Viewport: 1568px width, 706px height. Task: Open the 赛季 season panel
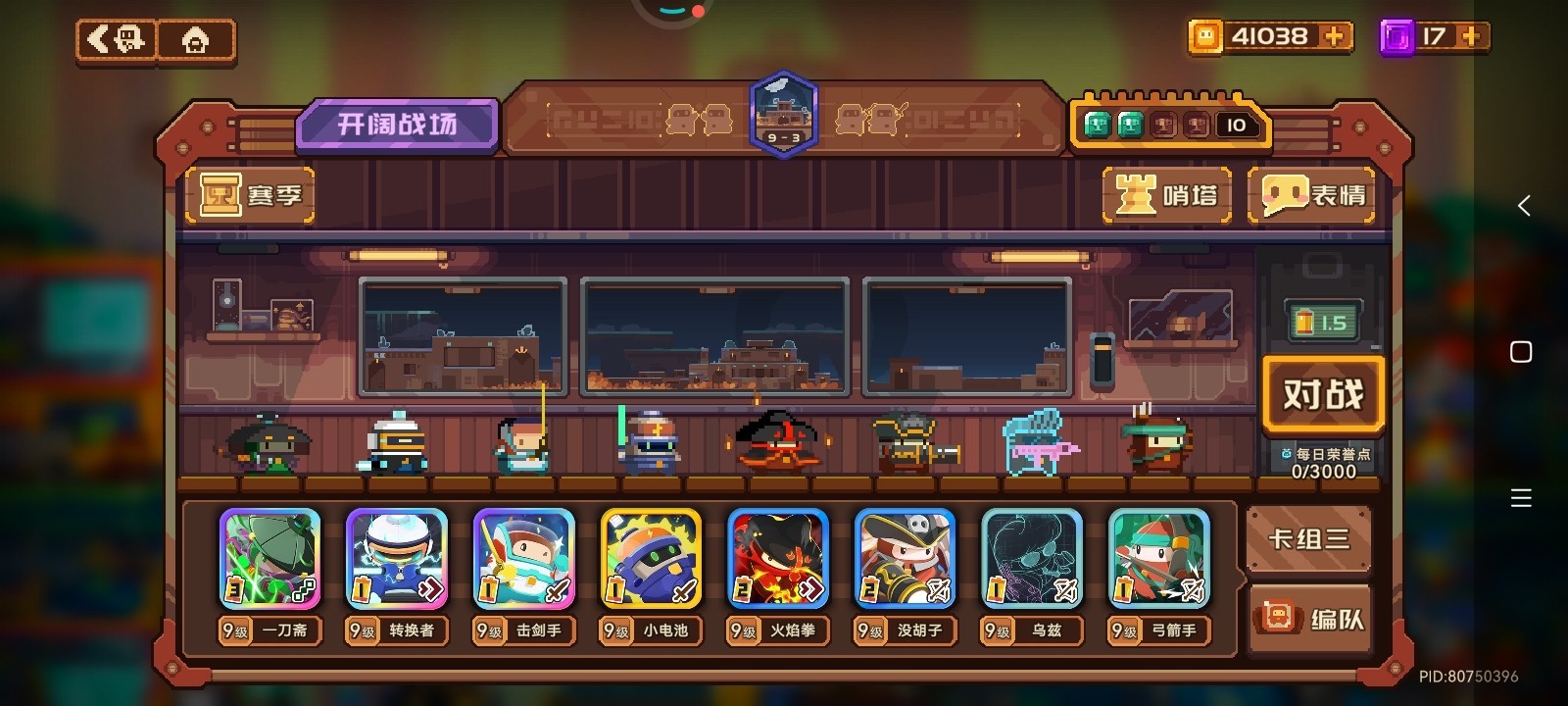tap(251, 194)
